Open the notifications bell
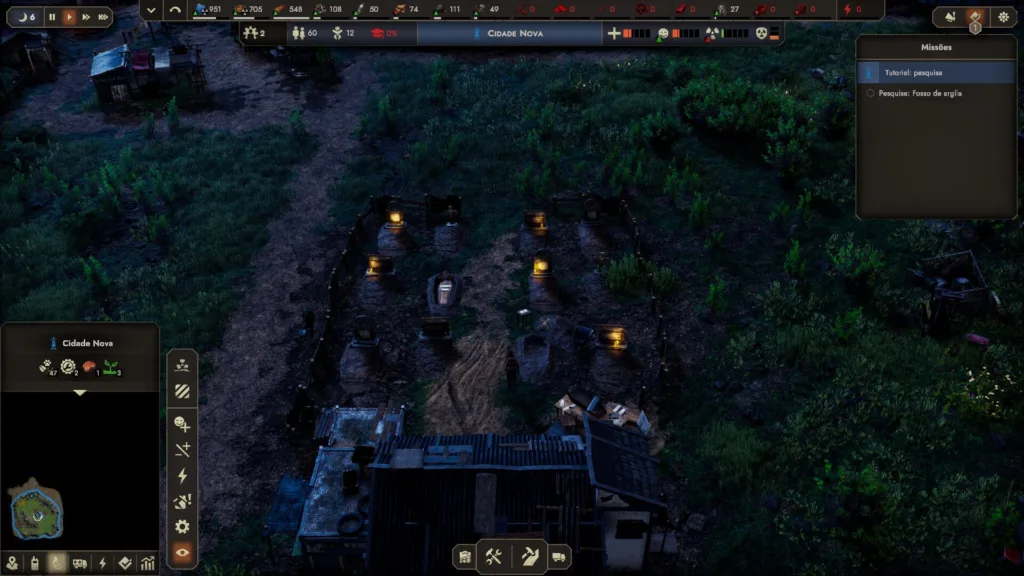 tap(949, 17)
